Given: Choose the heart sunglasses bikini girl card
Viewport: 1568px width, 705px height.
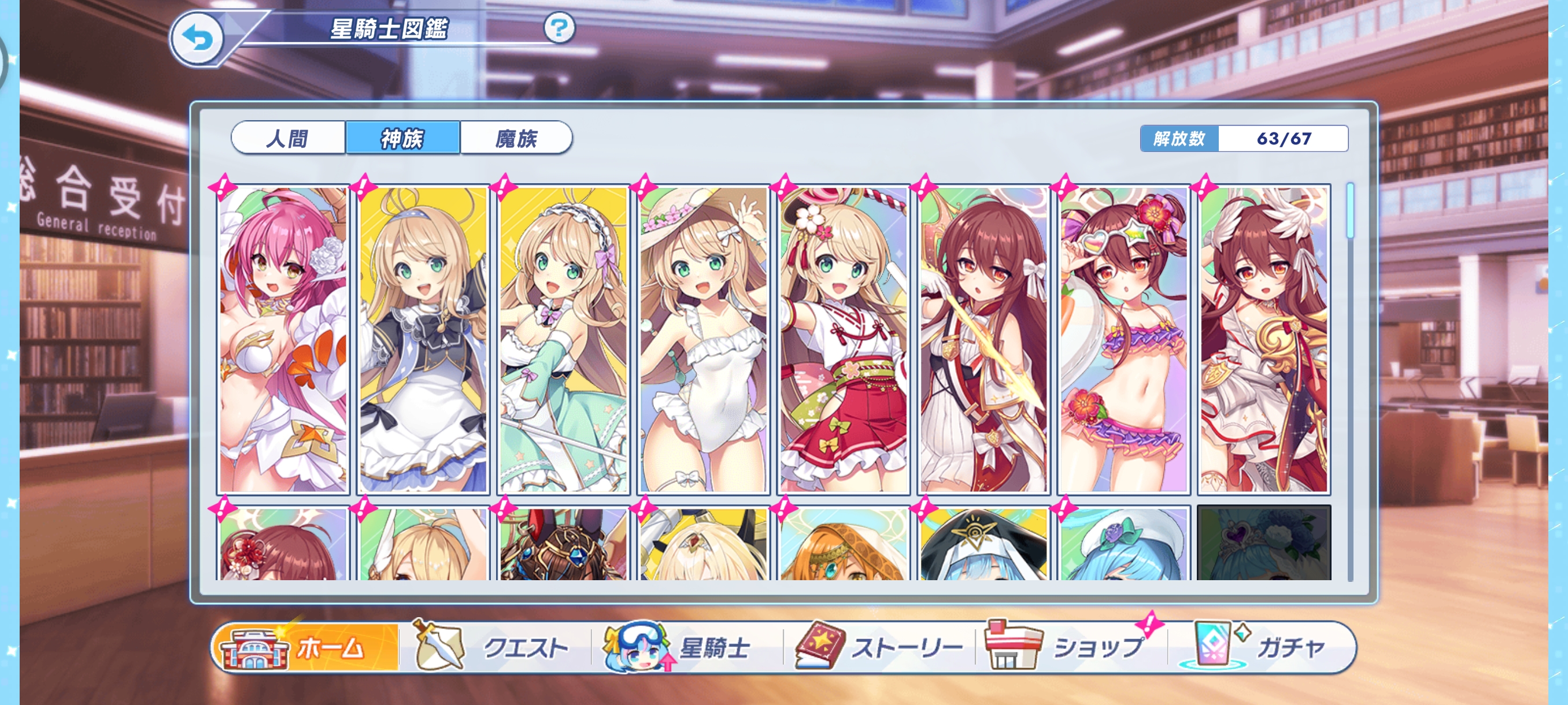Looking at the screenshot, I should pos(1123,339).
